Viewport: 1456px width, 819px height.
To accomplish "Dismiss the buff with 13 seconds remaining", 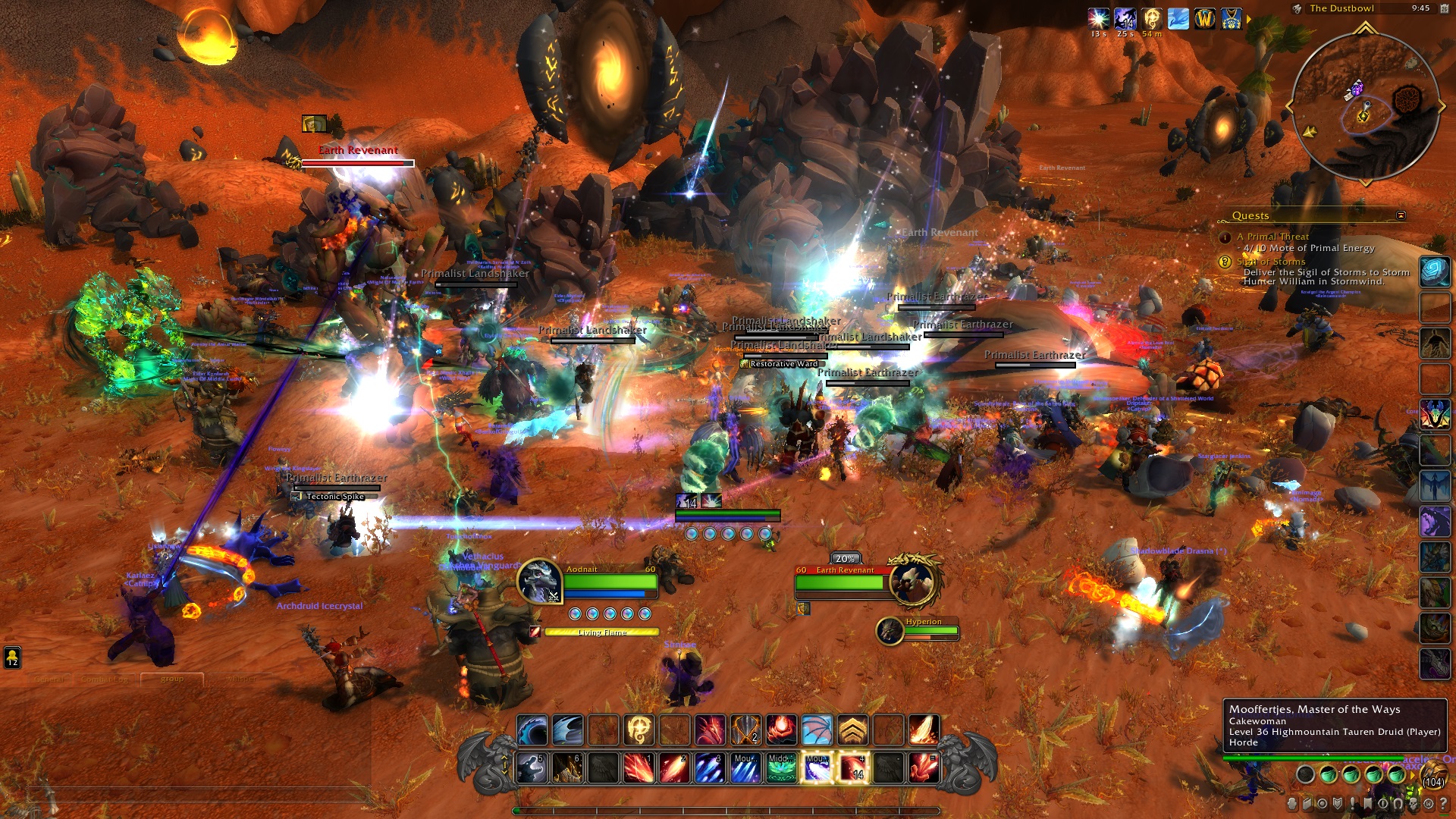I will tap(1097, 19).
